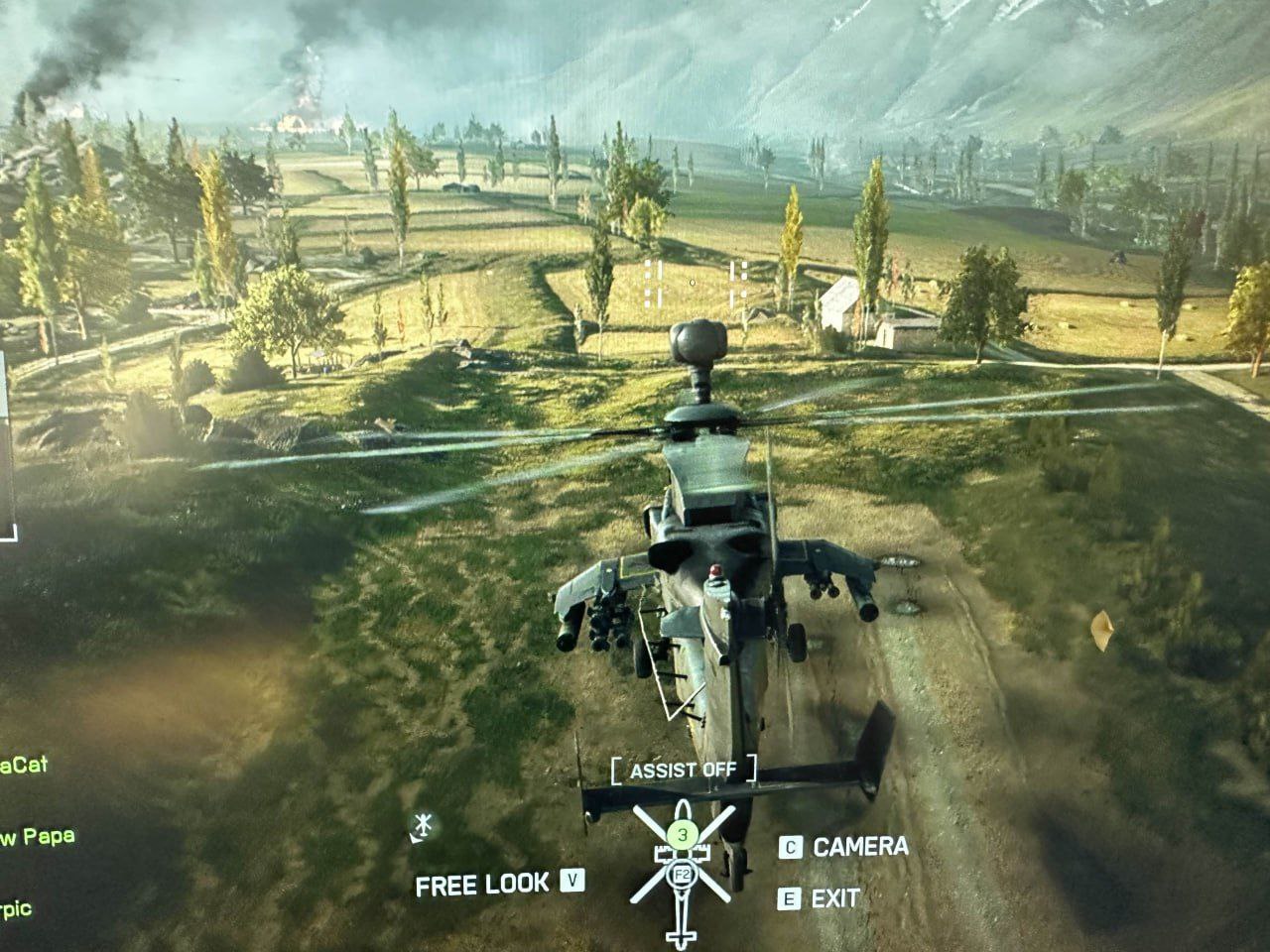This screenshot has height=952, width=1270.
Task: Toggle the ASSIST OFF indicator
Action: click(683, 770)
